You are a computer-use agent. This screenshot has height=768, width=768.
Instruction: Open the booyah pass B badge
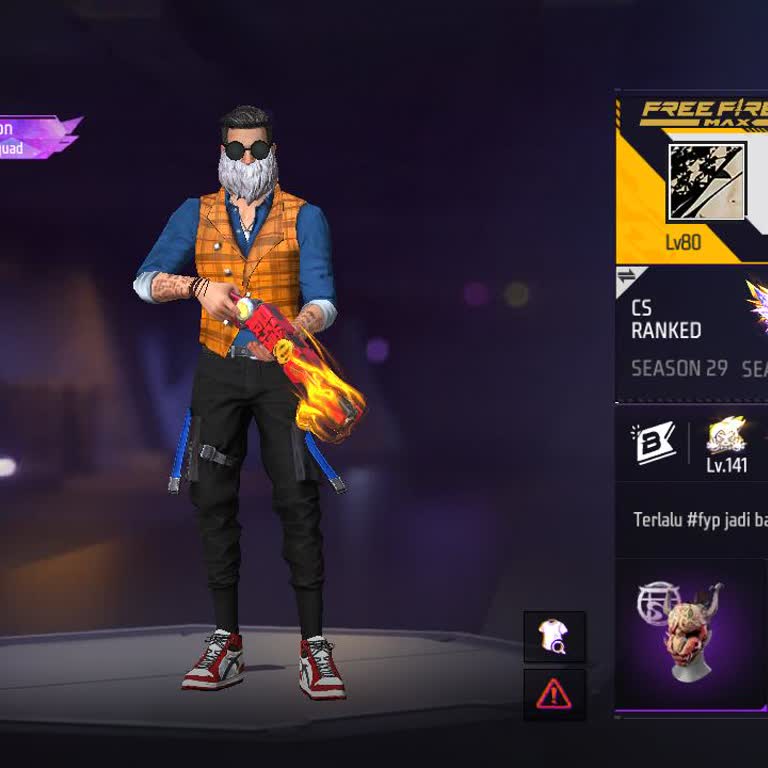coord(653,443)
